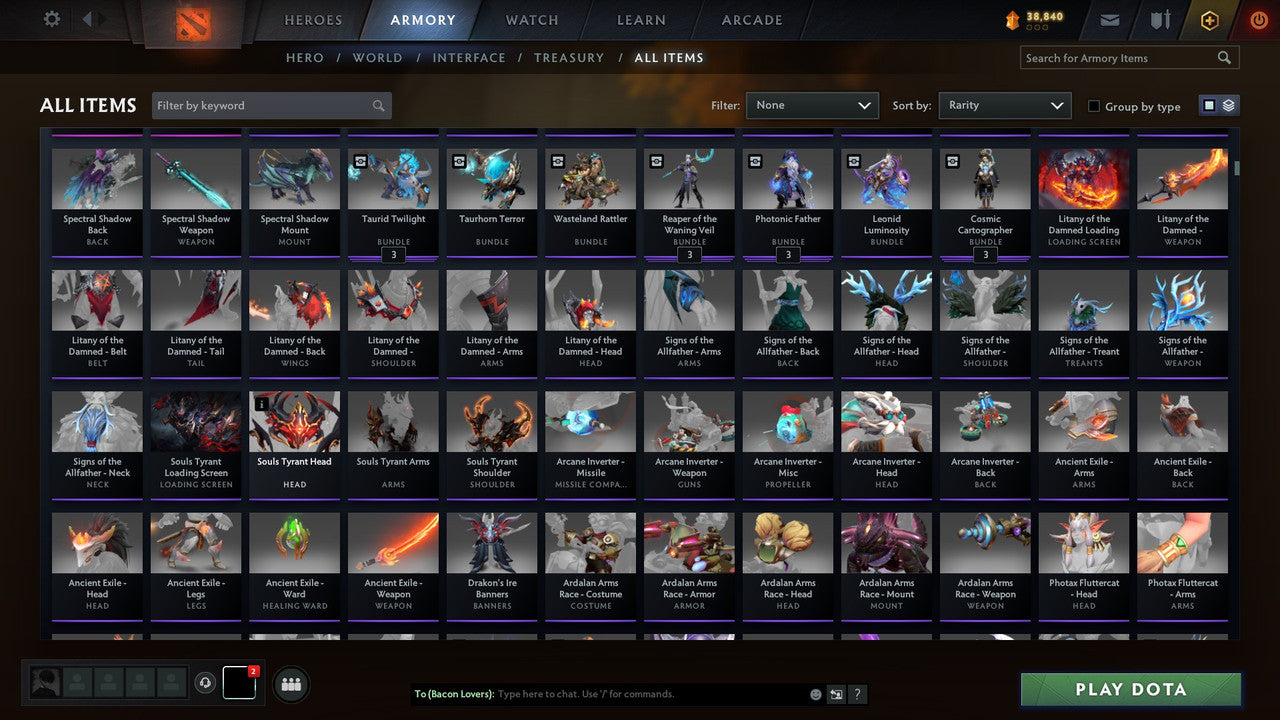Click the question mark help button near chat
The width and height of the screenshot is (1280, 720).
coord(857,694)
